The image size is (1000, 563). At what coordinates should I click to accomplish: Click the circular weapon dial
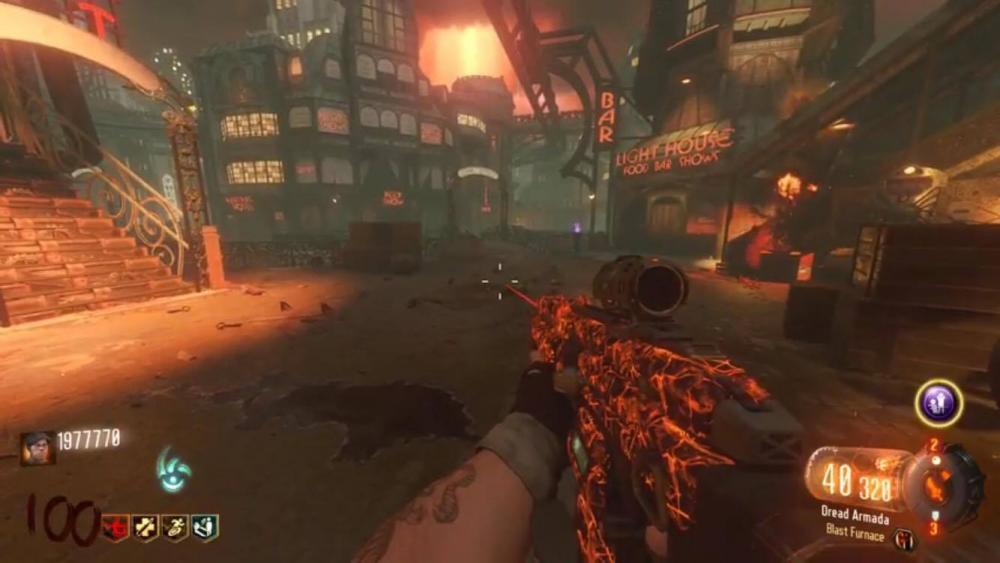940,484
